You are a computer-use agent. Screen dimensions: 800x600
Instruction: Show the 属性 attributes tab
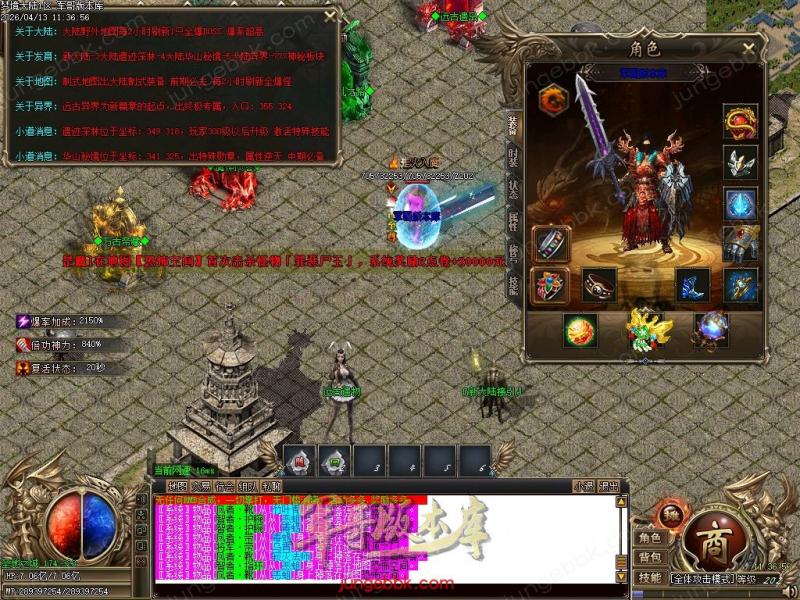point(513,222)
